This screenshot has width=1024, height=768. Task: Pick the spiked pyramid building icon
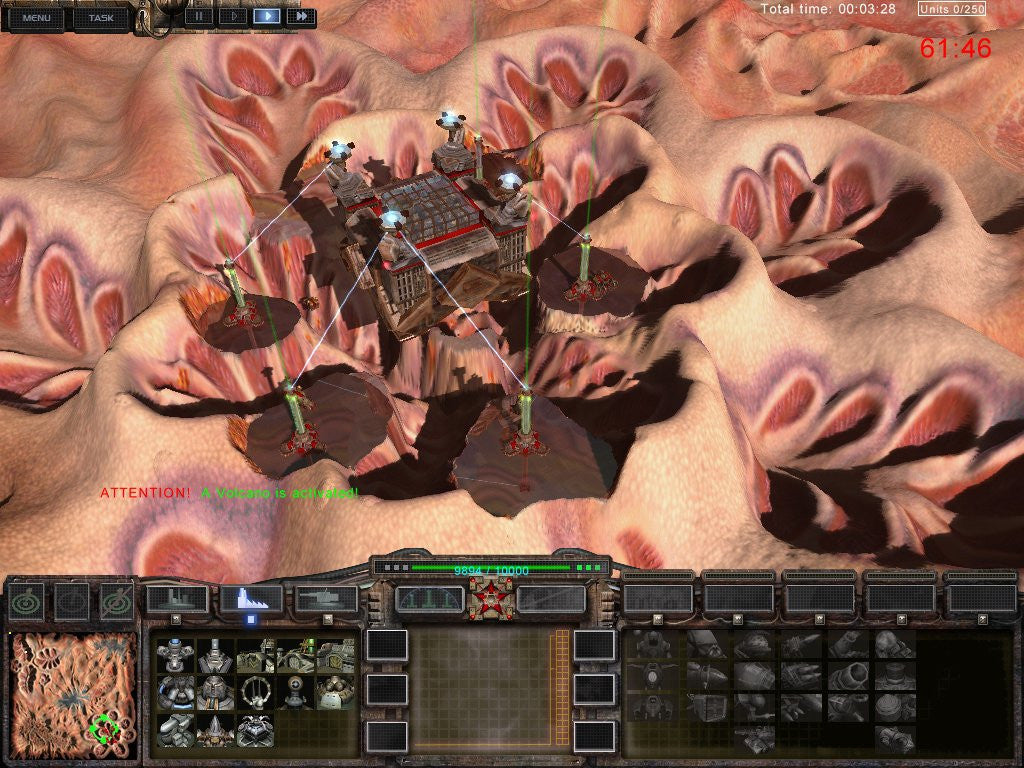[x=214, y=729]
